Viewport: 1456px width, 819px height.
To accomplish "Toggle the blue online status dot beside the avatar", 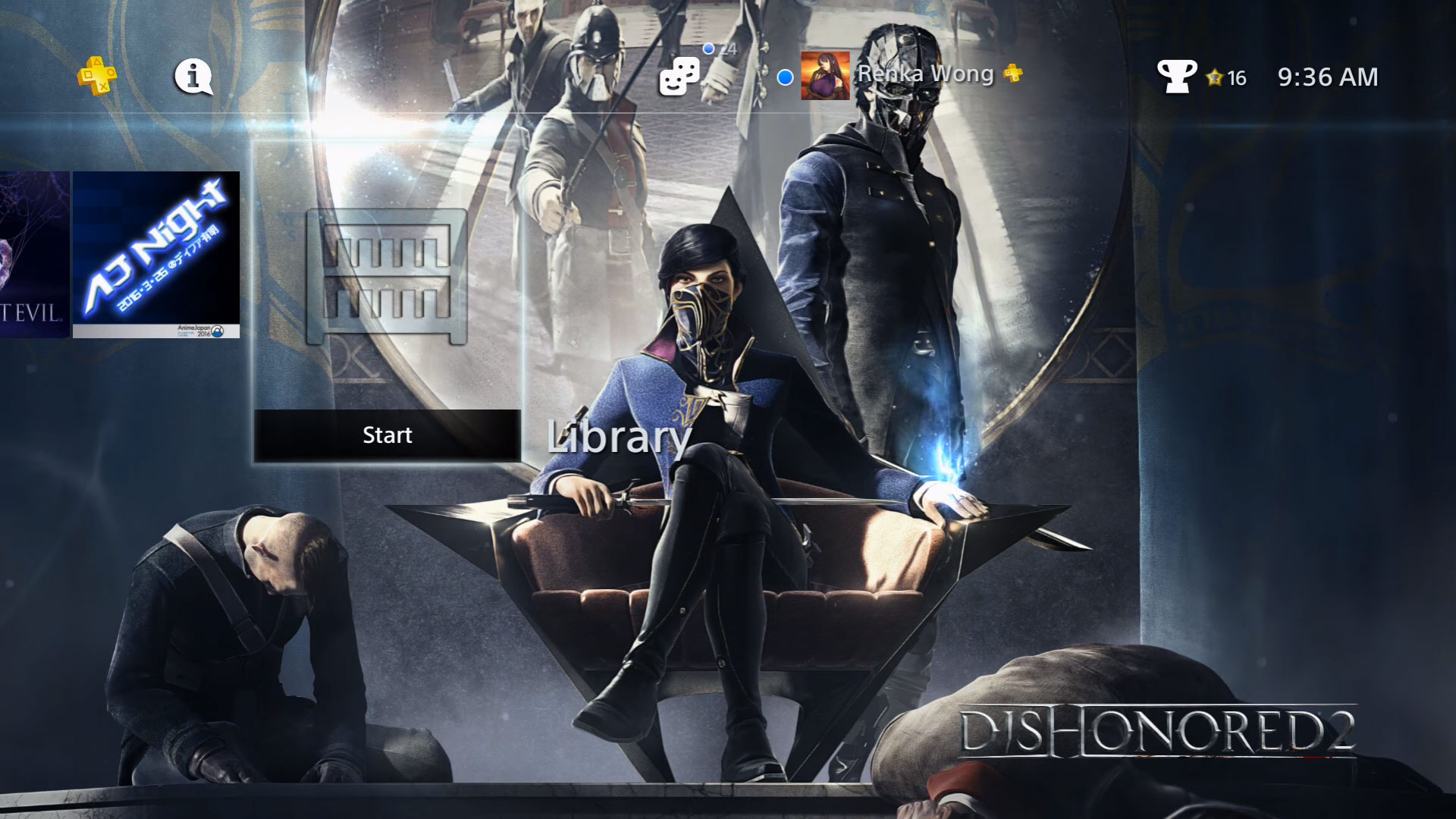I will point(784,77).
